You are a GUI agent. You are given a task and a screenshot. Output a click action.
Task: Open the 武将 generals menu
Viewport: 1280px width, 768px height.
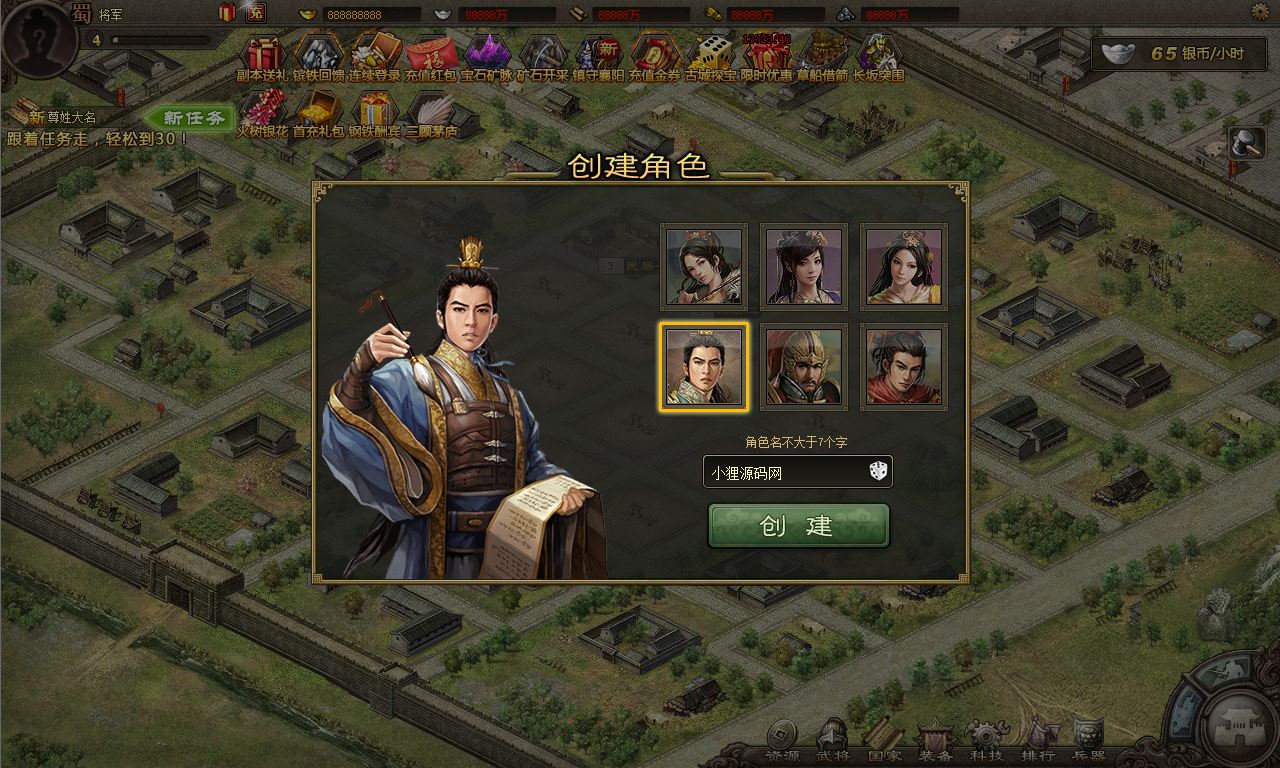pyautogui.click(x=832, y=742)
